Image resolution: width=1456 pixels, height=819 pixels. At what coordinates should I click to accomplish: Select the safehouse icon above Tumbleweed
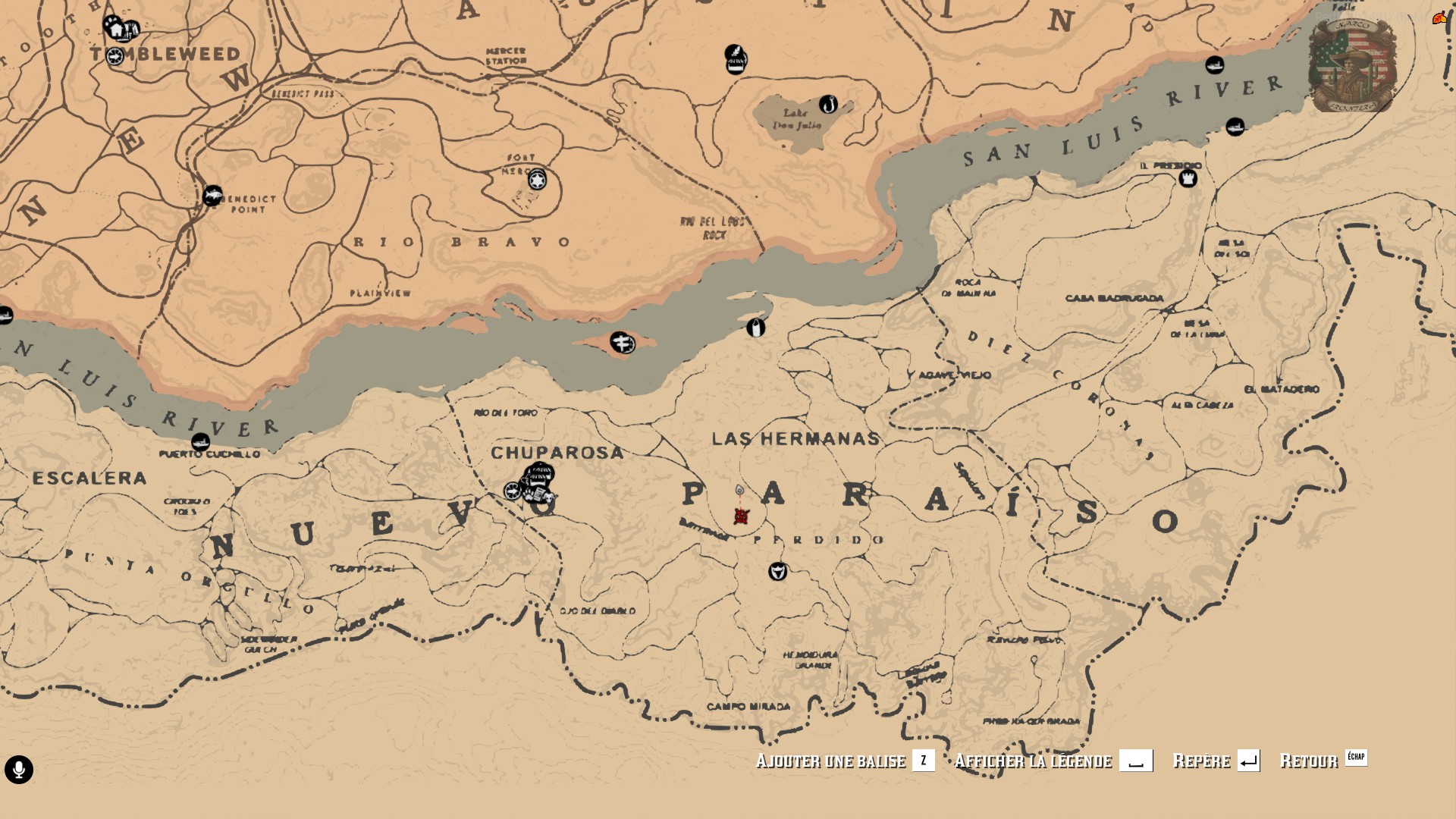coord(115,28)
